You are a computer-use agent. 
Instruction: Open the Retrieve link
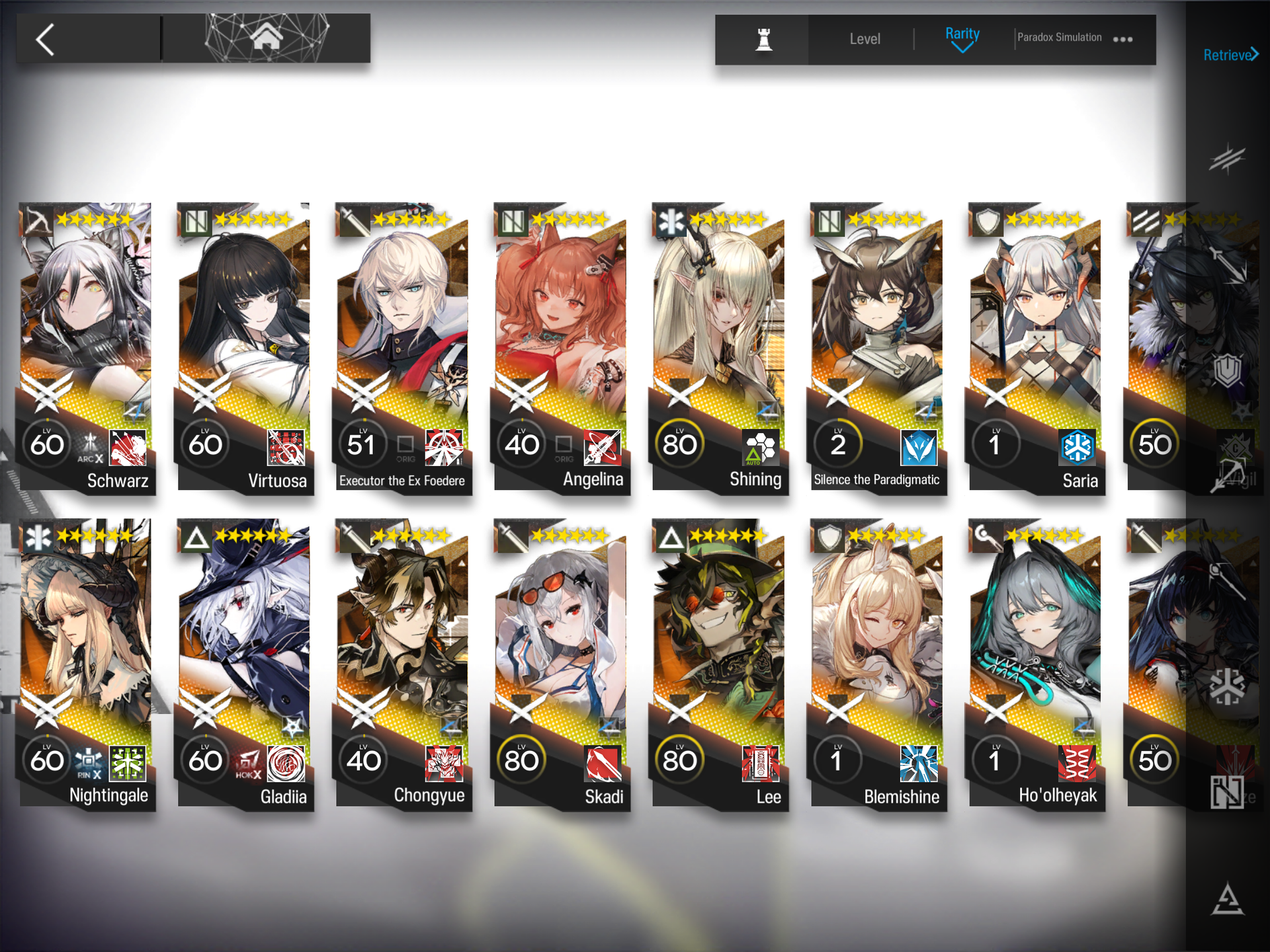(x=1230, y=55)
